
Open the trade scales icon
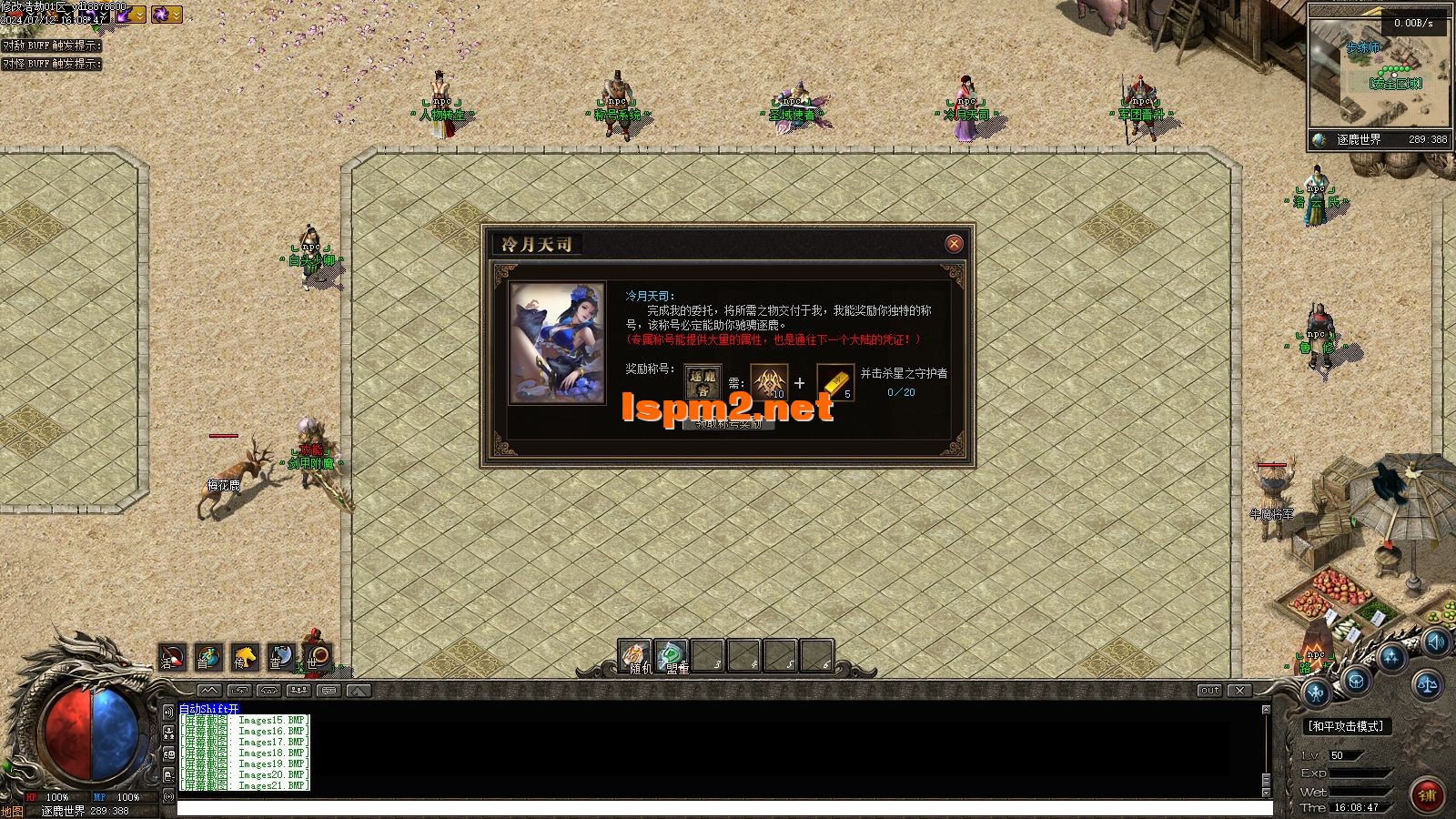(x=1426, y=682)
